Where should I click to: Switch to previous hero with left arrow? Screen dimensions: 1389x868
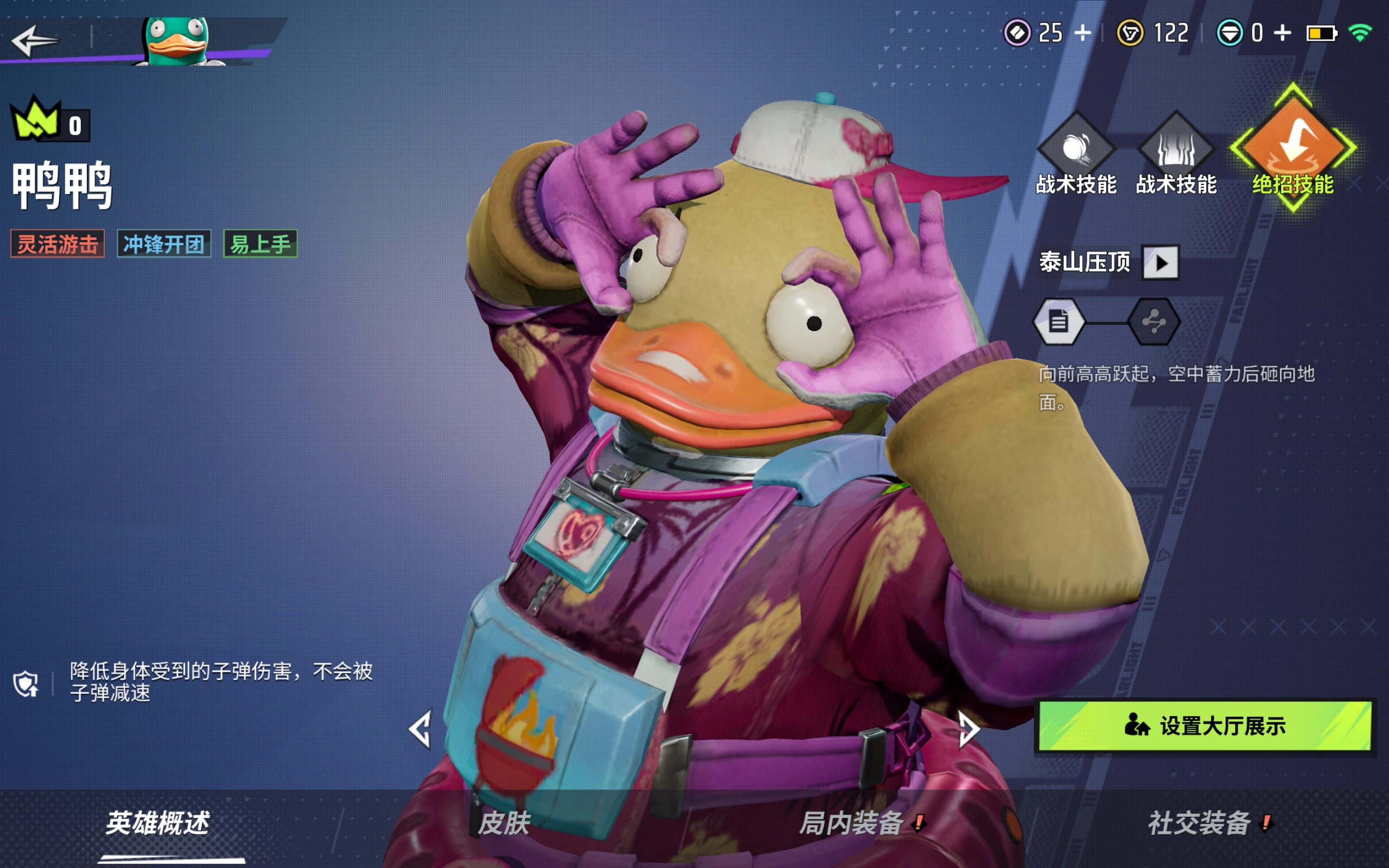pos(420,730)
